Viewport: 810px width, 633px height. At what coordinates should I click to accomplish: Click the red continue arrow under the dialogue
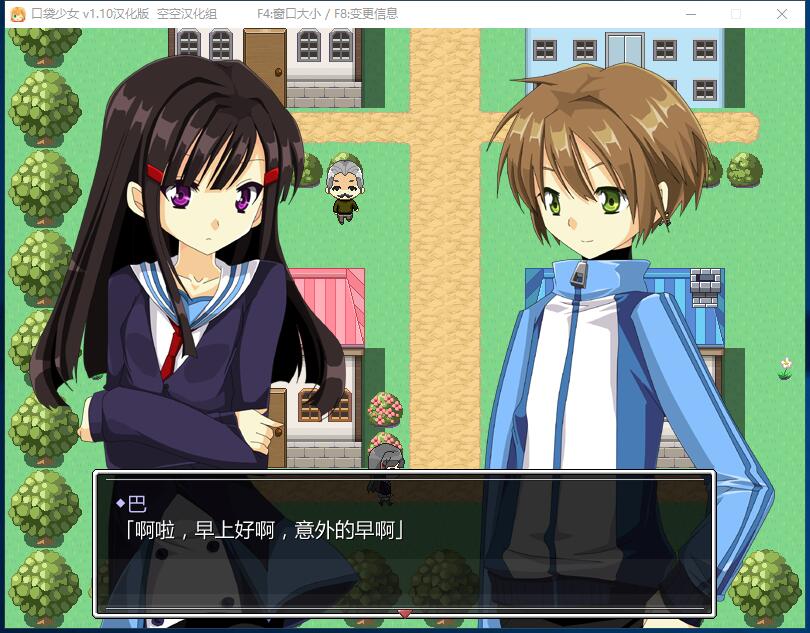click(x=404, y=612)
